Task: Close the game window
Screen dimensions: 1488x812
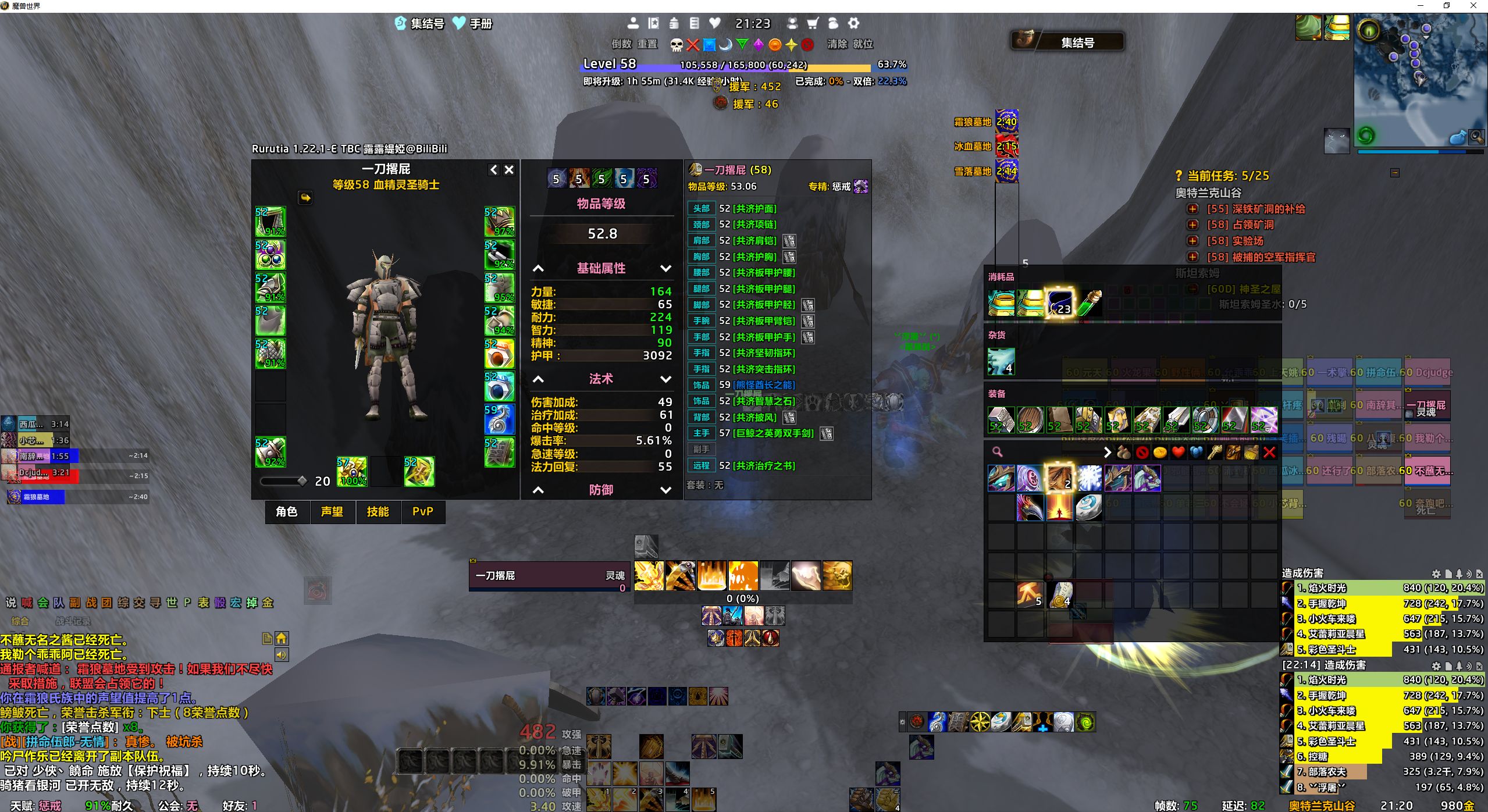Action: [x=1473, y=6]
